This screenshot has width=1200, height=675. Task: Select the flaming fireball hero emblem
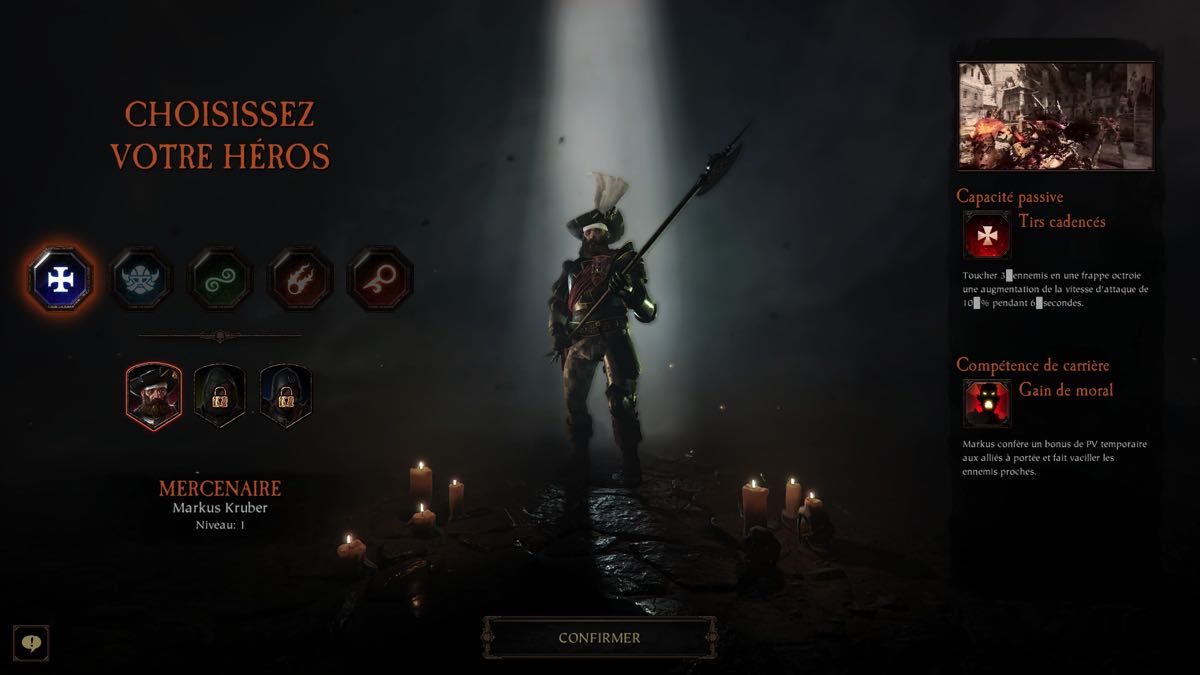point(300,278)
